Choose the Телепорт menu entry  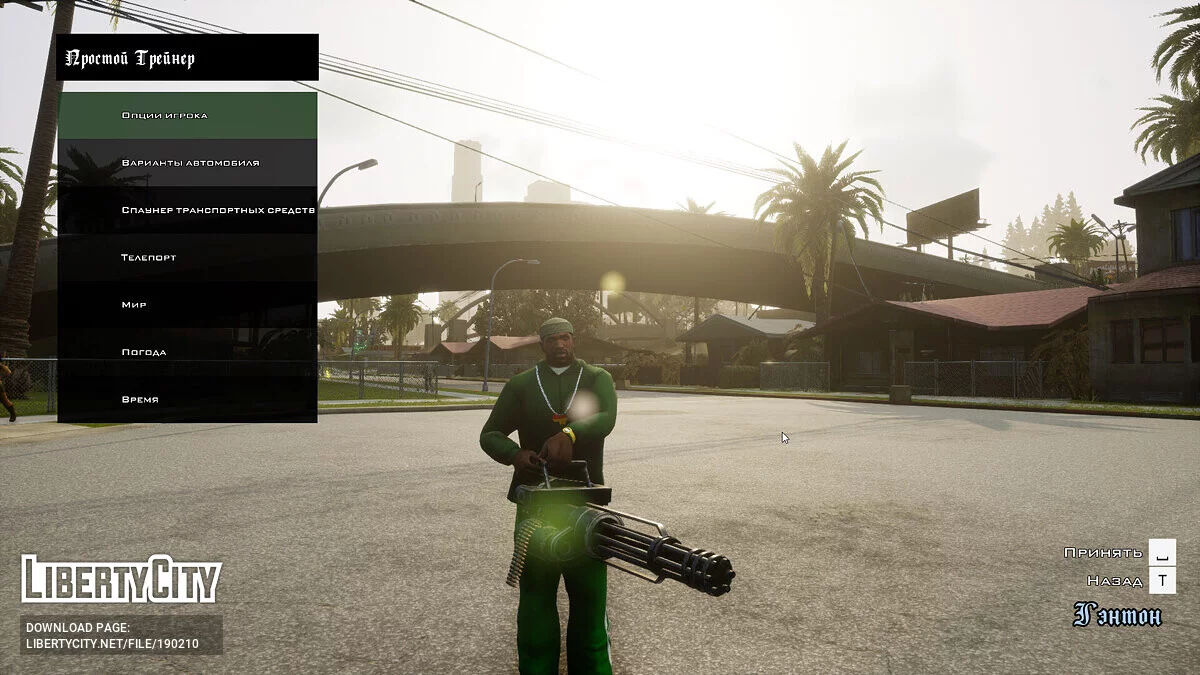(x=187, y=257)
